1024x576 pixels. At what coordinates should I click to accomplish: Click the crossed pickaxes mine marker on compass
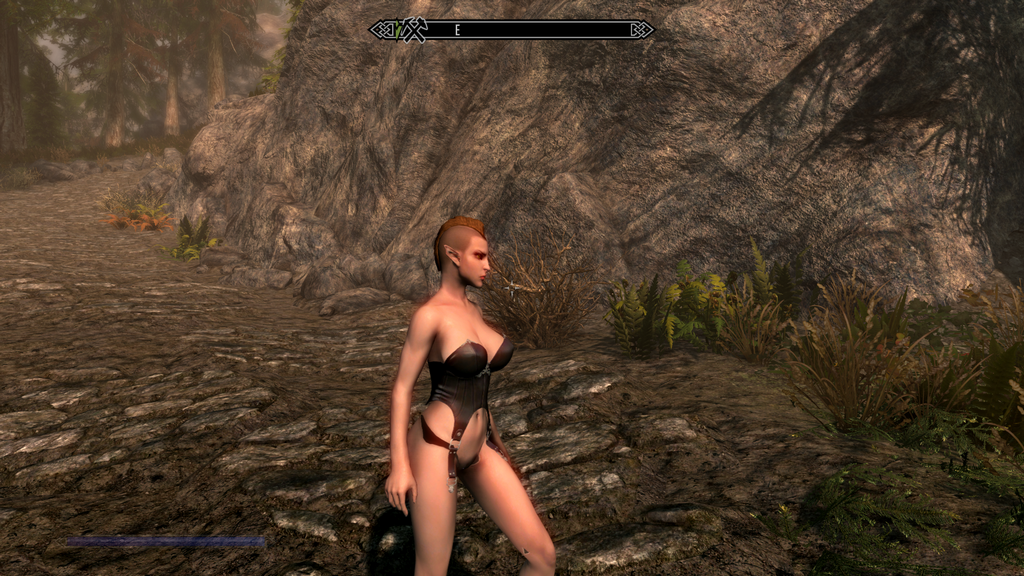(414, 31)
